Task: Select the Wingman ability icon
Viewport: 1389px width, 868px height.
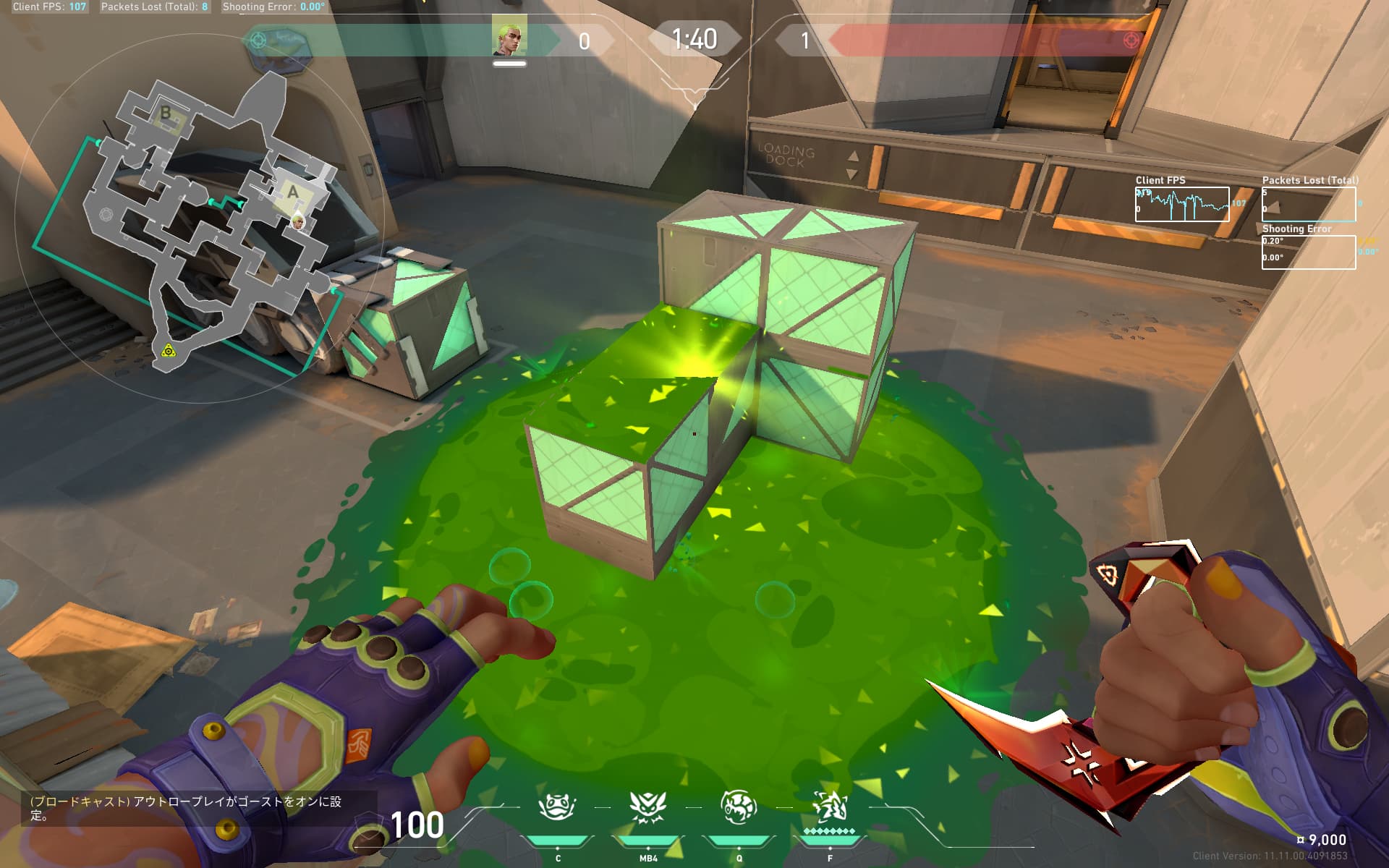Action: coord(739,807)
